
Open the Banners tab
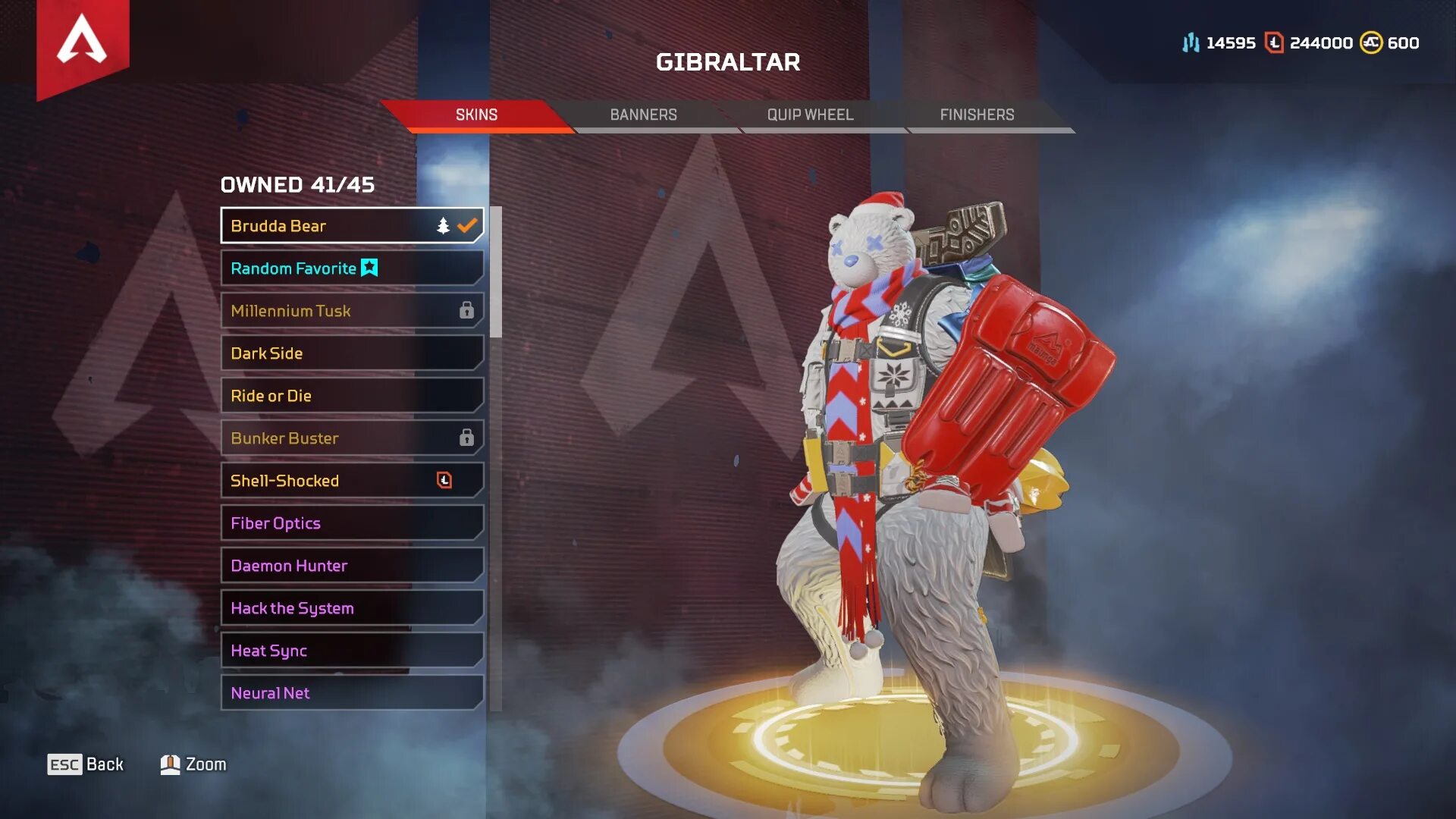[x=643, y=115]
